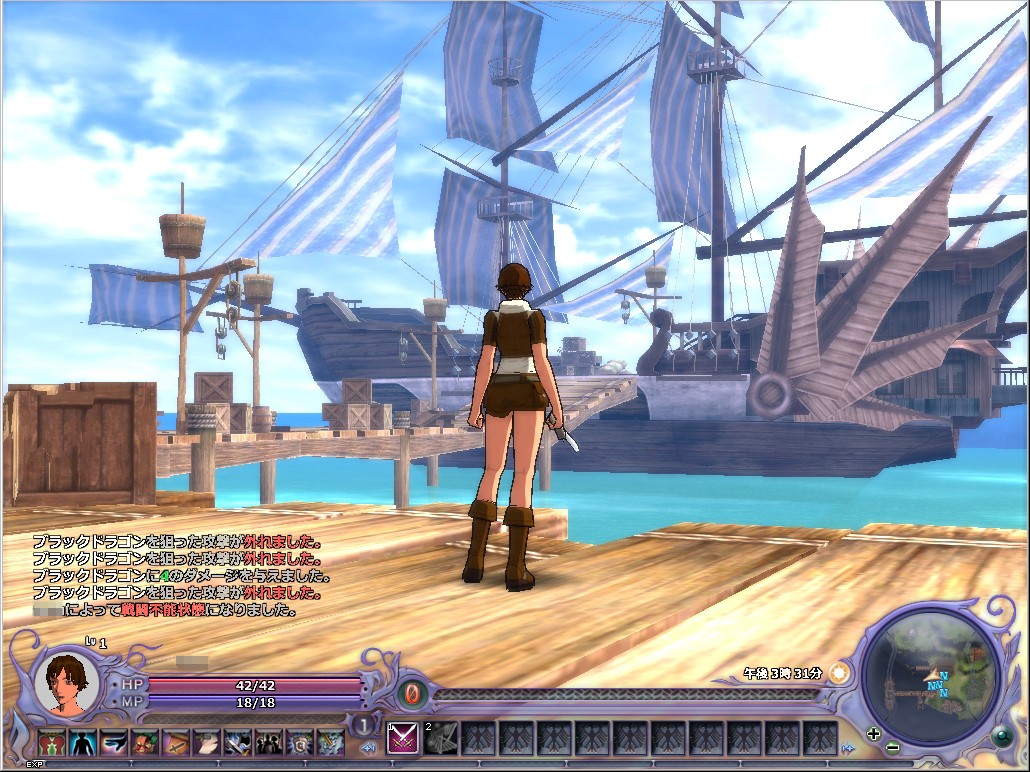Click the red ring gauge icon

411,692
